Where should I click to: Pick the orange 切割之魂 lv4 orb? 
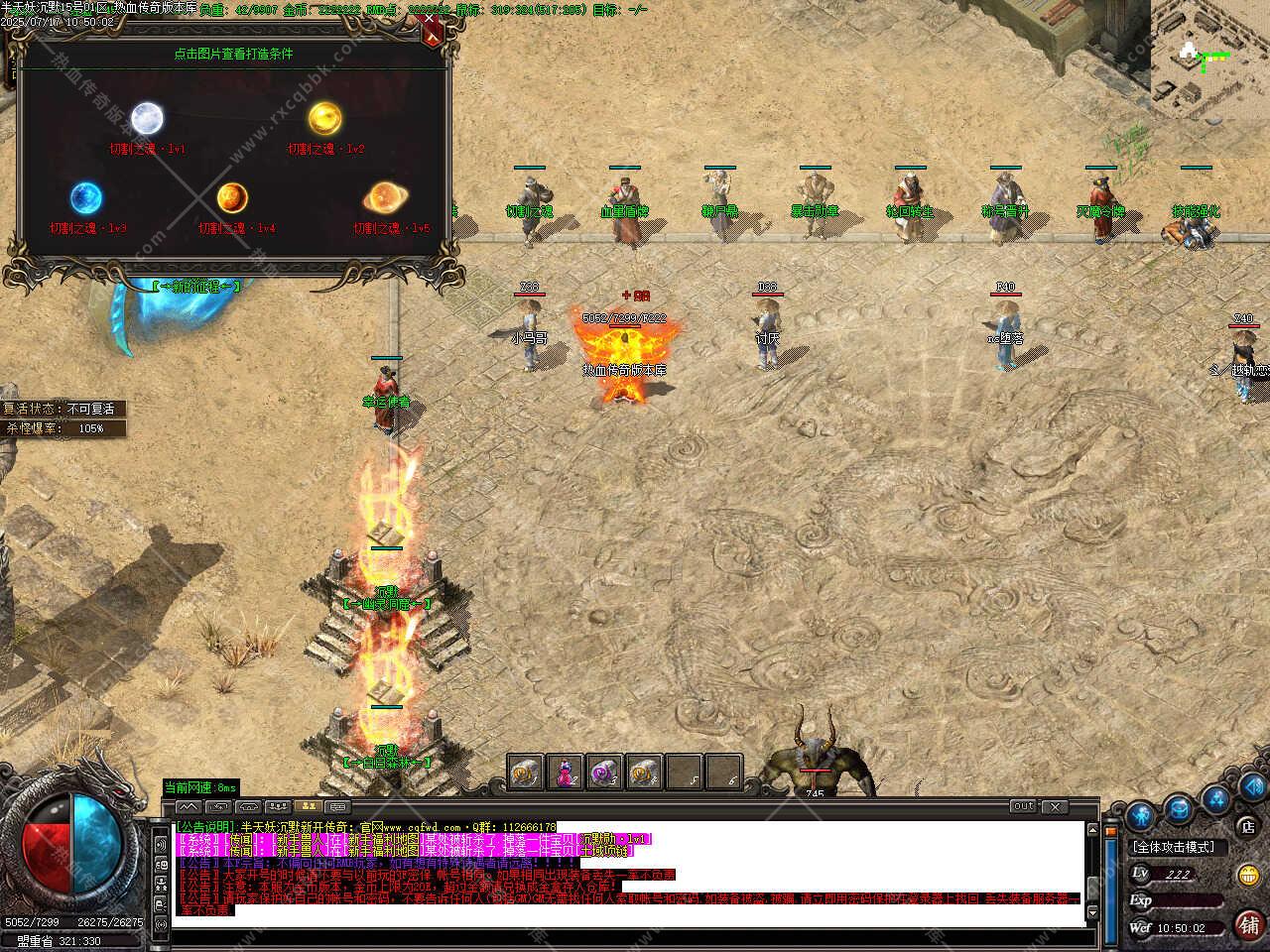coord(232,197)
